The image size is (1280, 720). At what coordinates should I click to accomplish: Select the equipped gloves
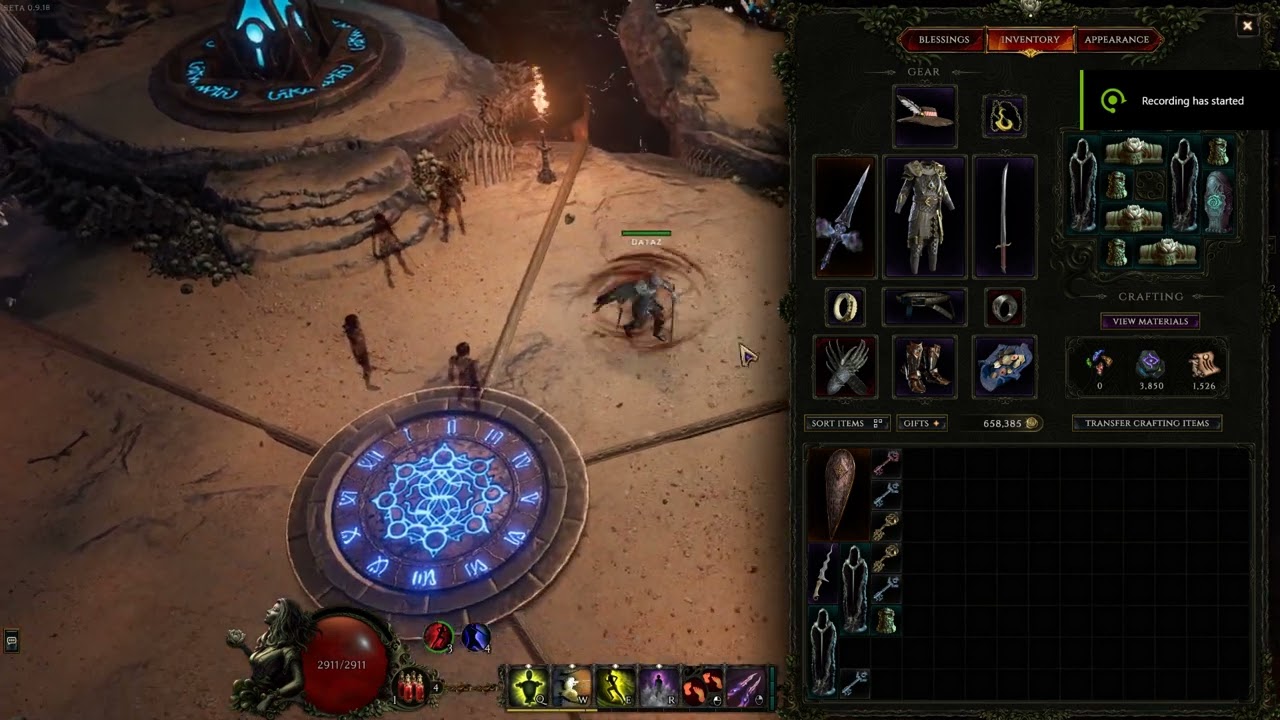click(x=845, y=367)
